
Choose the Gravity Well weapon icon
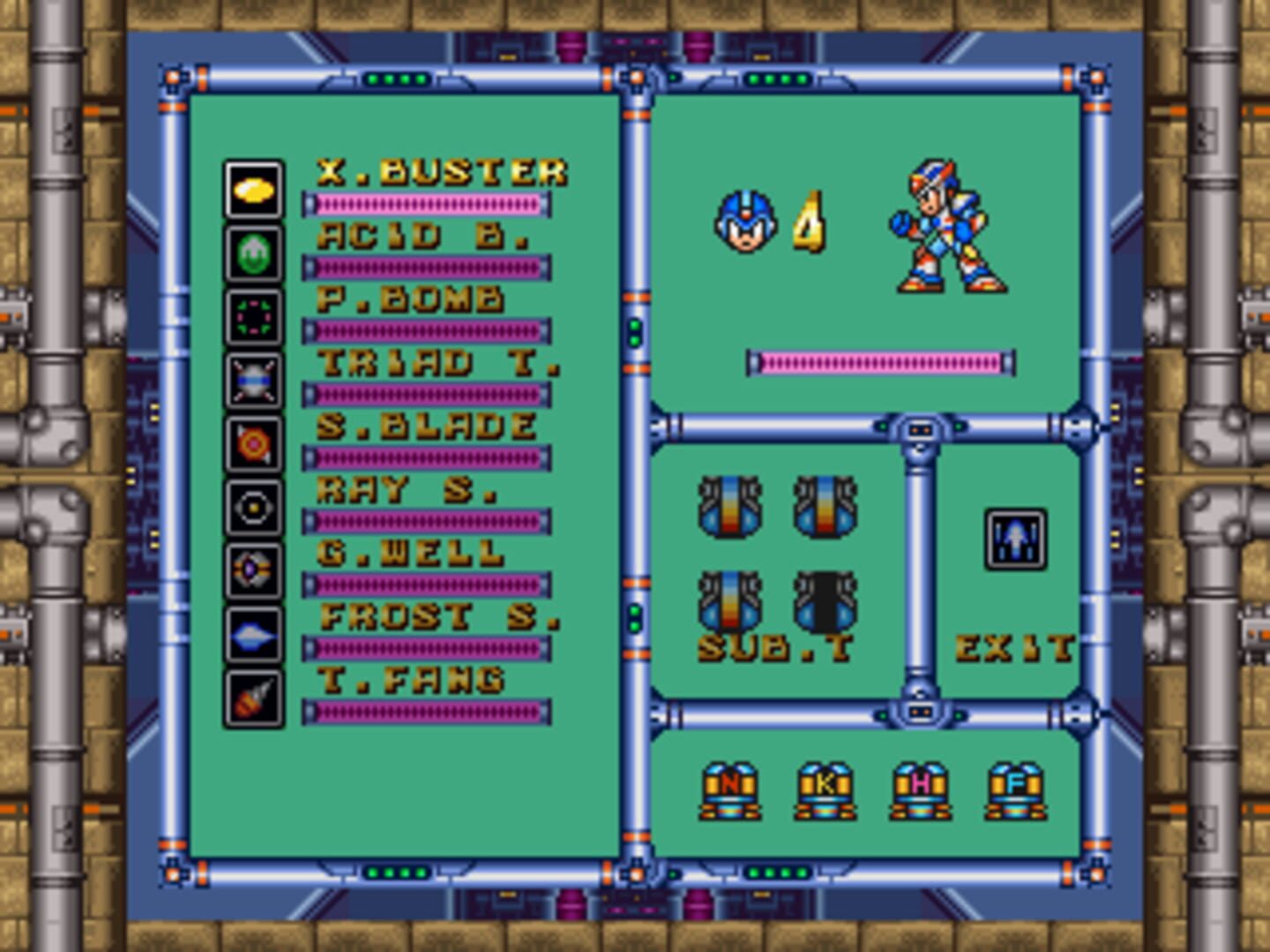pos(253,569)
